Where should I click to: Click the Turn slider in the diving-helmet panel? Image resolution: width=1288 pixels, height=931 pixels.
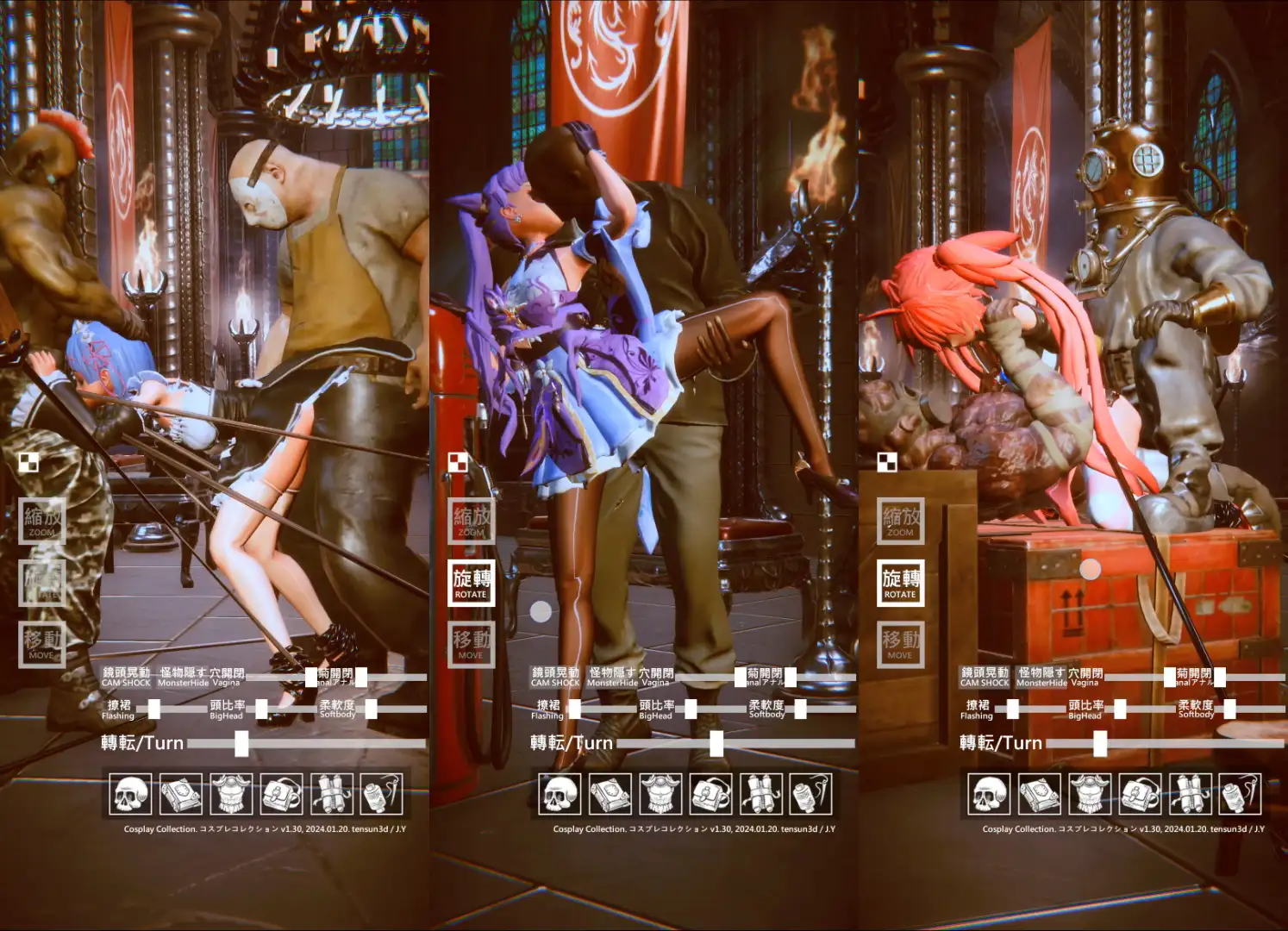pyautogui.click(x=1100, y=743)
